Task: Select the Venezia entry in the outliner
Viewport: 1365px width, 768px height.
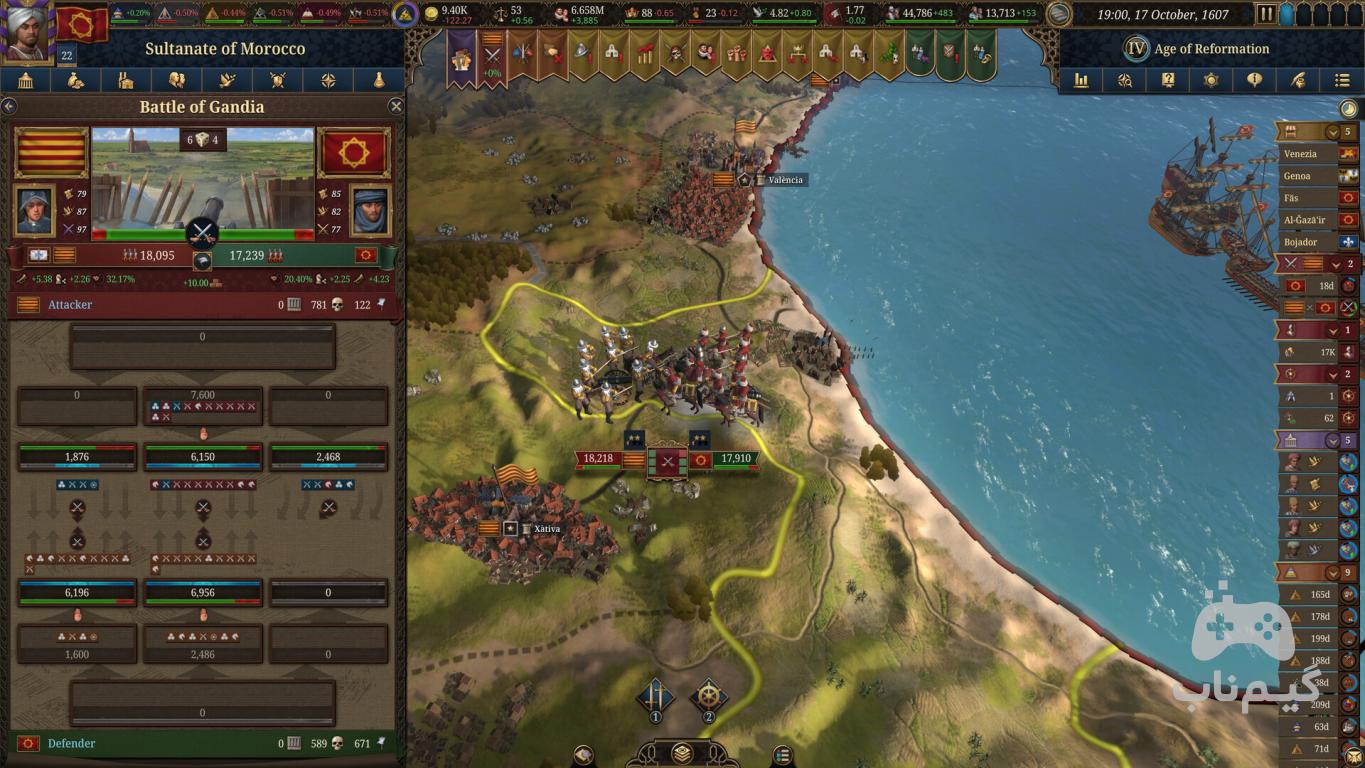Action: [1300, 154]
